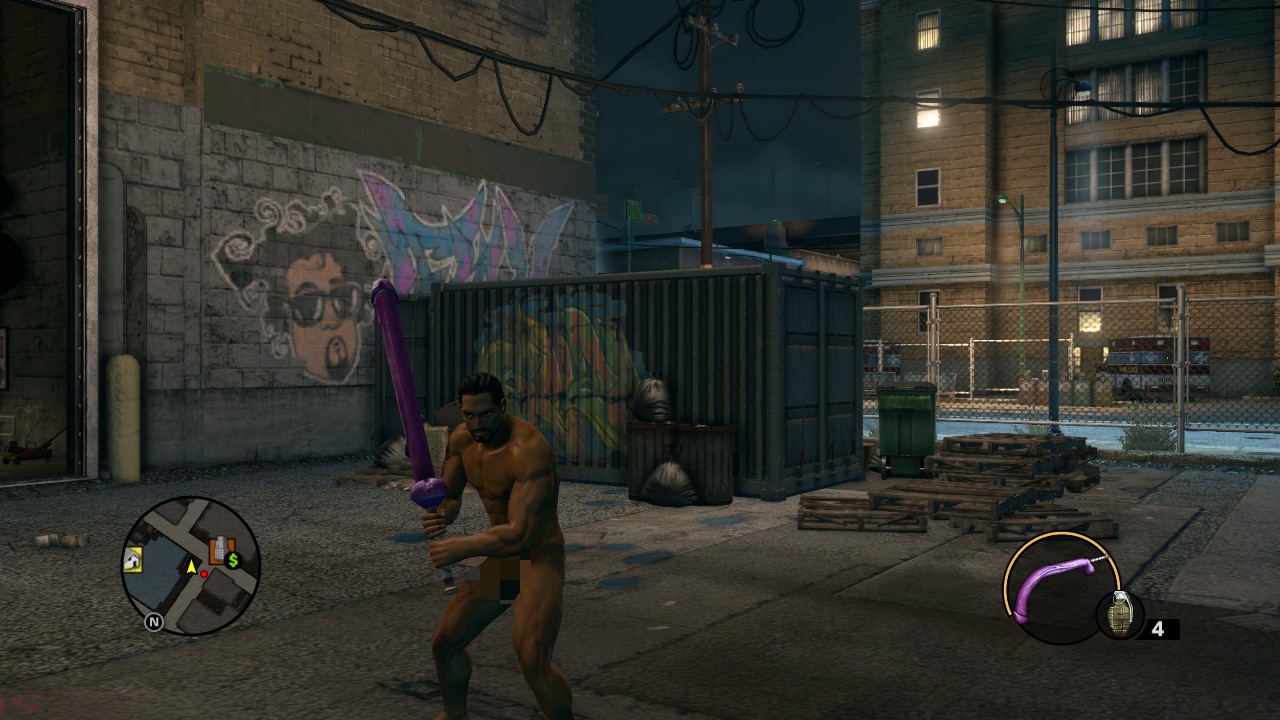
Task: Click the orange building marker on the minimap
Action: click(219, 549)
